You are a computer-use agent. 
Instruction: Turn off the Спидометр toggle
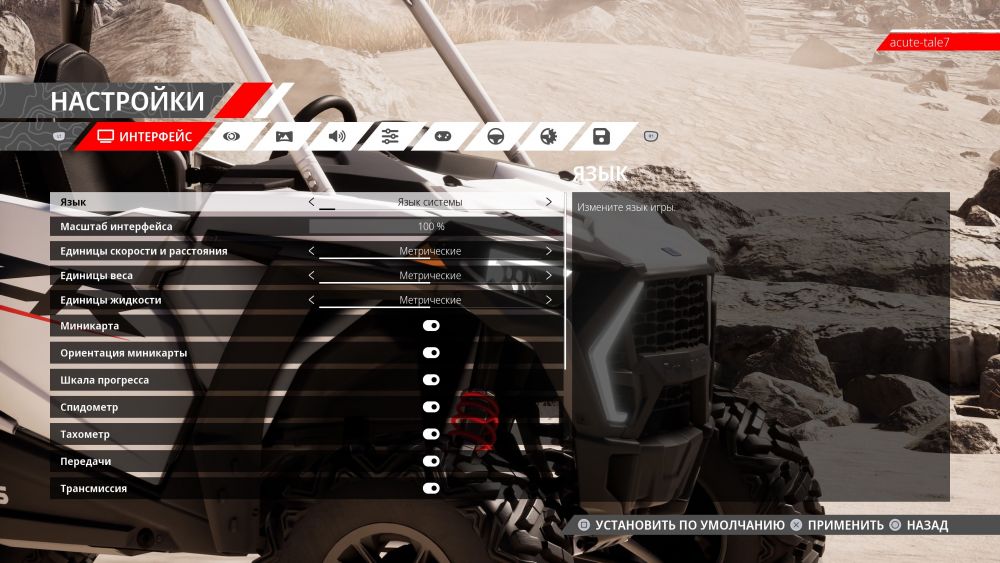point(431,407)
